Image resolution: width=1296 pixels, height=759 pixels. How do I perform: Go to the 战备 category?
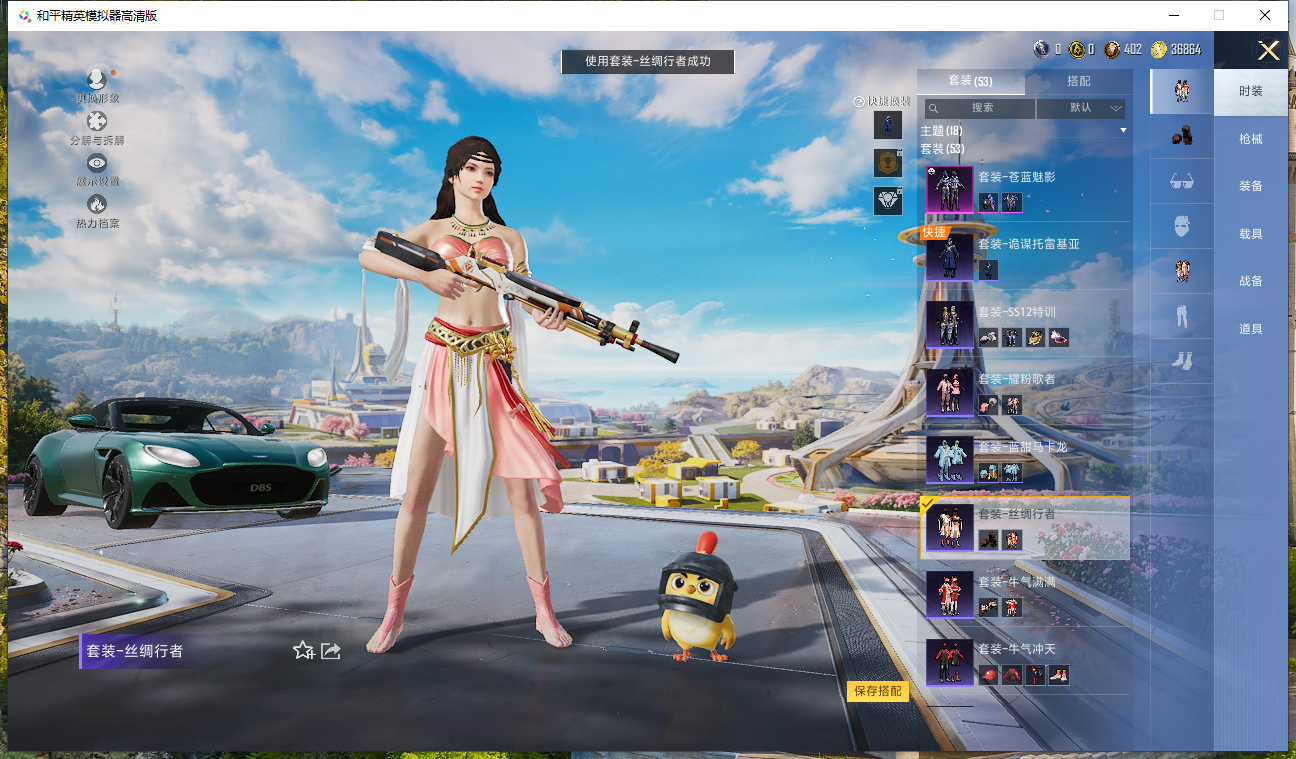coord(1250,281)
